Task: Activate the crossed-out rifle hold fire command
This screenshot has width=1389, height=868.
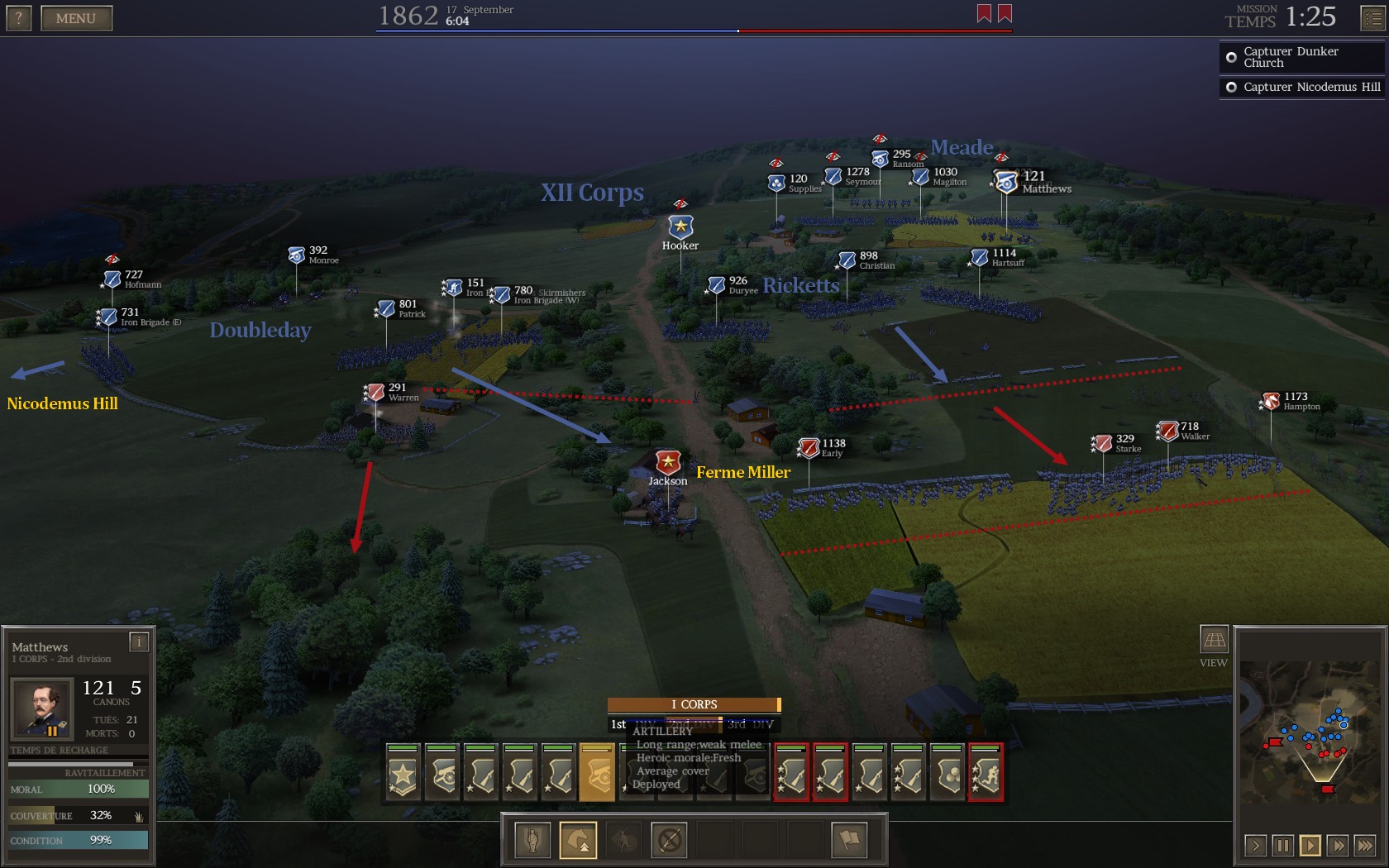Action: click(x=669, y=840)
